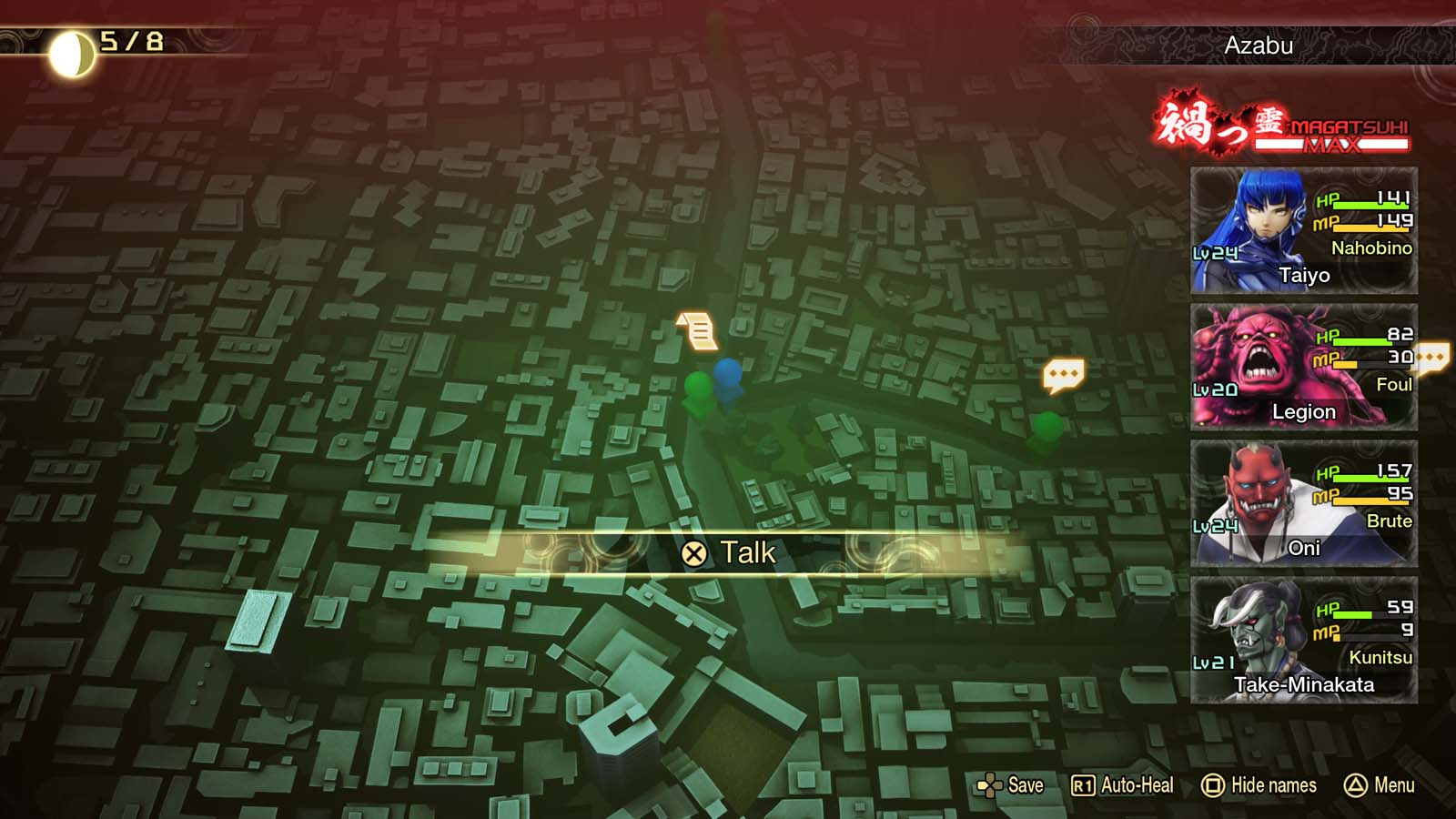Click the quest scroll map marker
Viewport: 1456px width, 819px height.
point(698,330)
